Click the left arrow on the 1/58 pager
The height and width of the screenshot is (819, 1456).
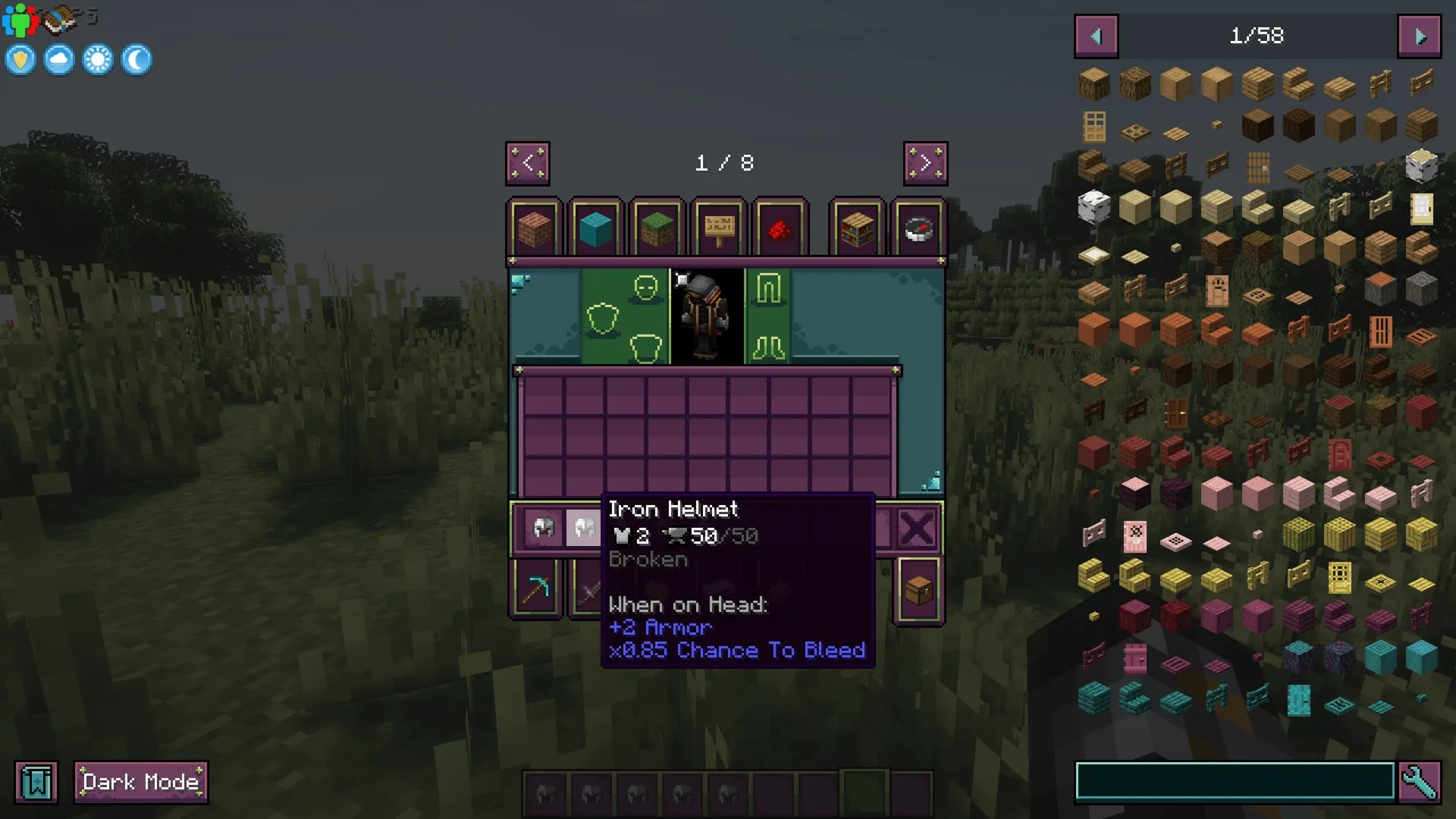[1095, 36]
